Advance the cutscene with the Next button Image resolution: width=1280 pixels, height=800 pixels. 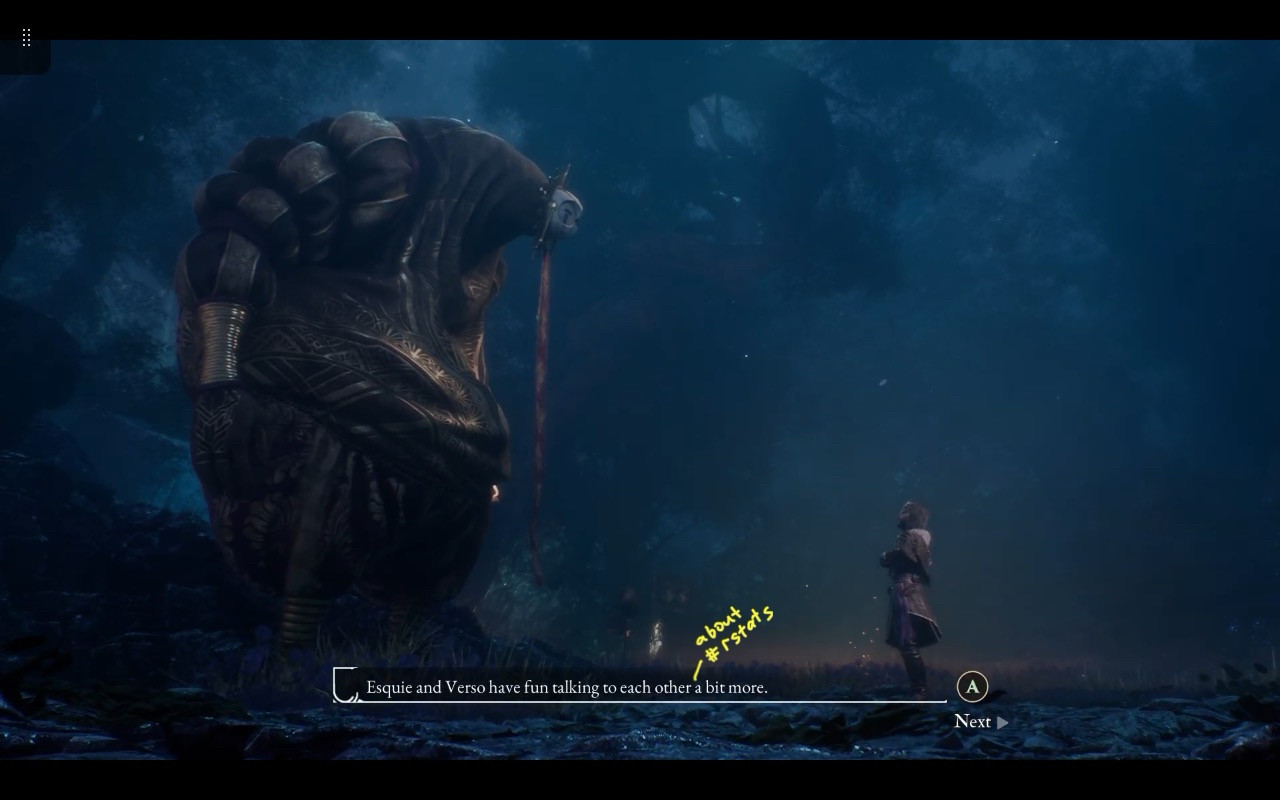975,721
